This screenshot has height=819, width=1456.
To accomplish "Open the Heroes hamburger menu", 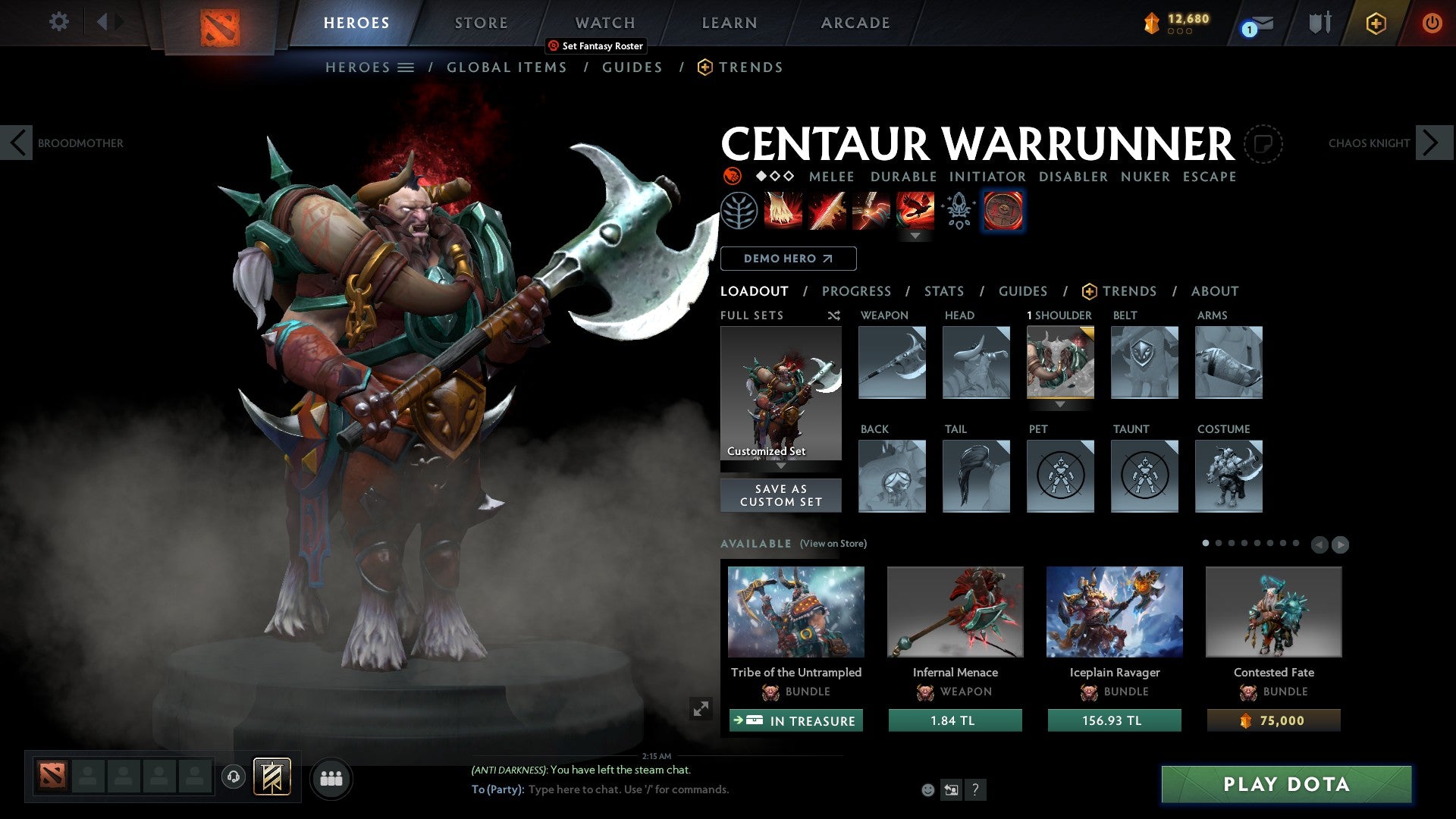I will pyautogui.click(x=407, y=67).
